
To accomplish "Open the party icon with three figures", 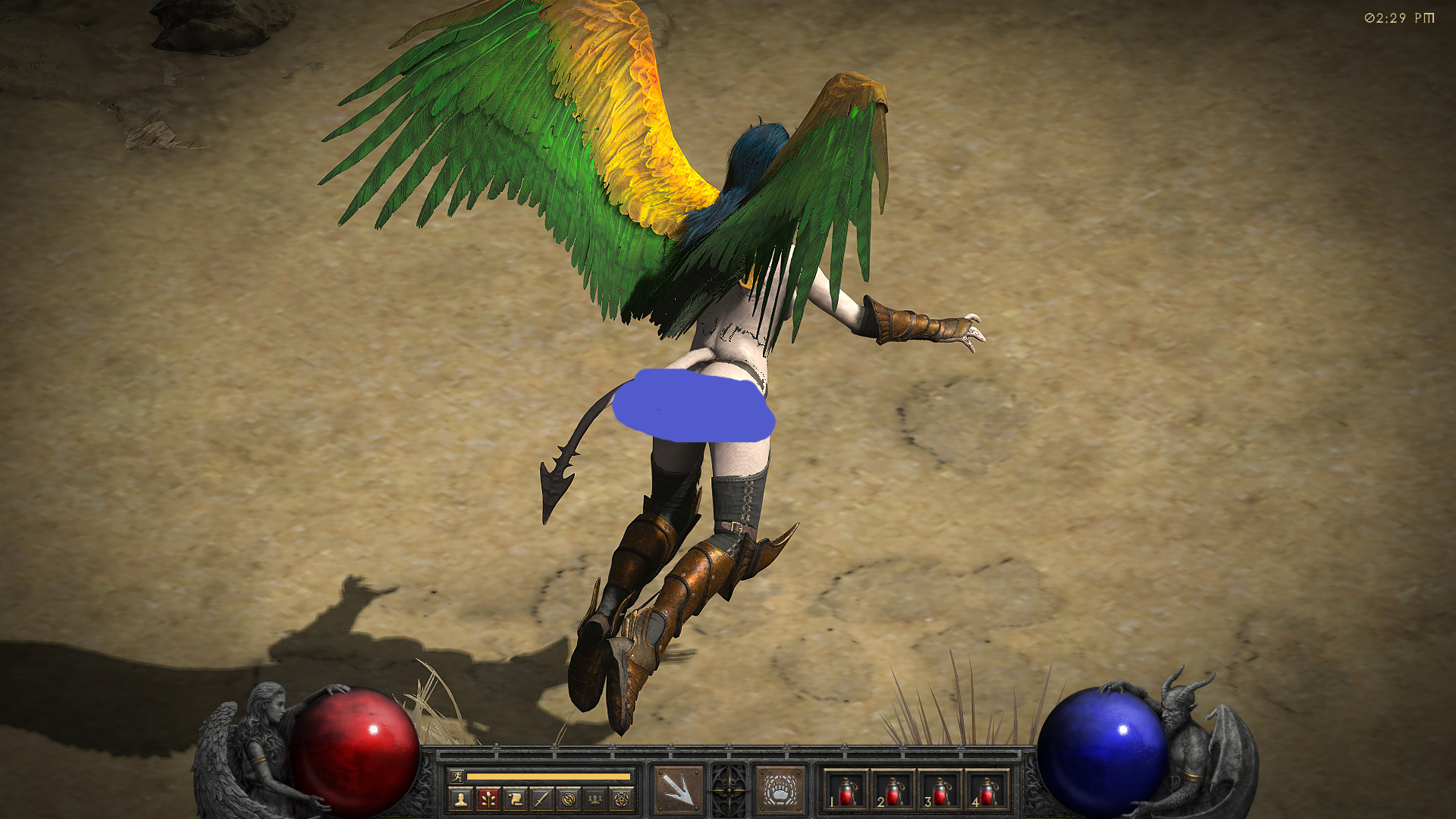I will (596, 799).
